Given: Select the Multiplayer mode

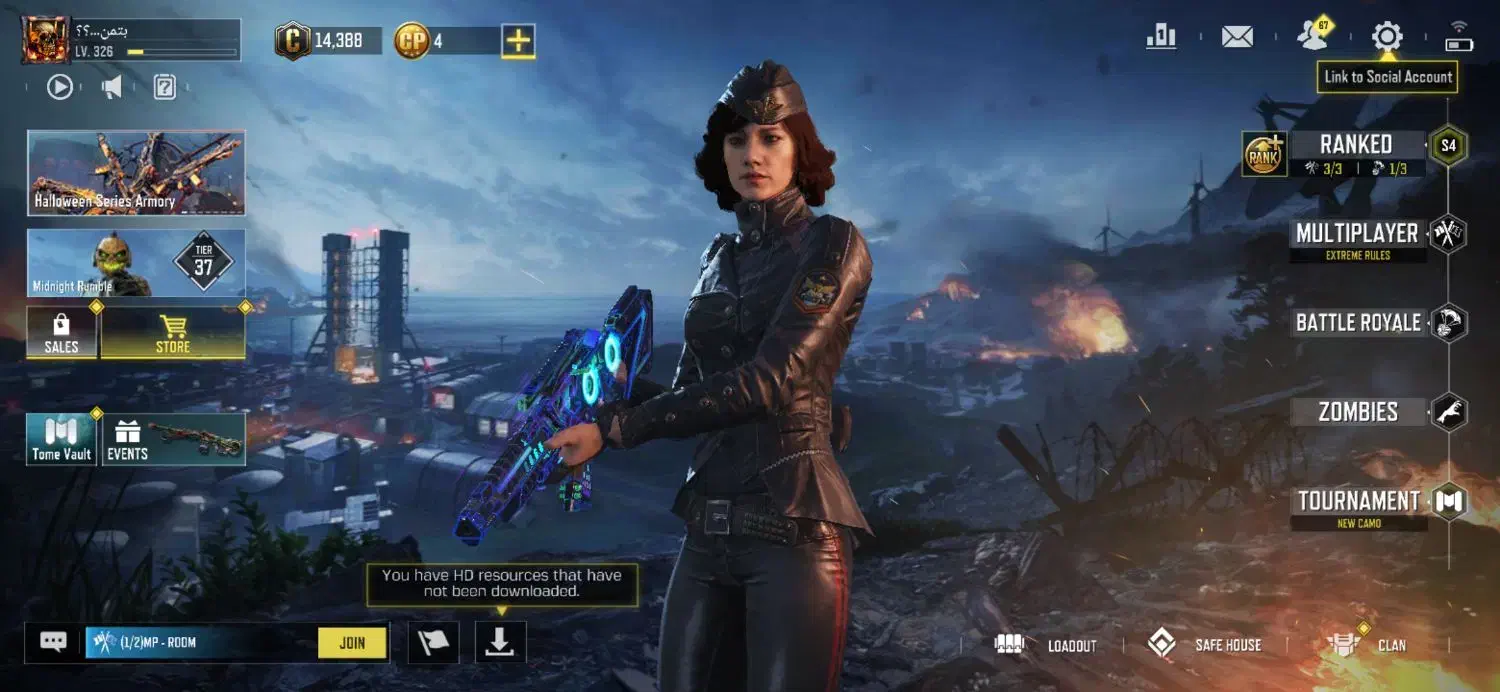Looking at the screenshot, I should point(1356,234).
